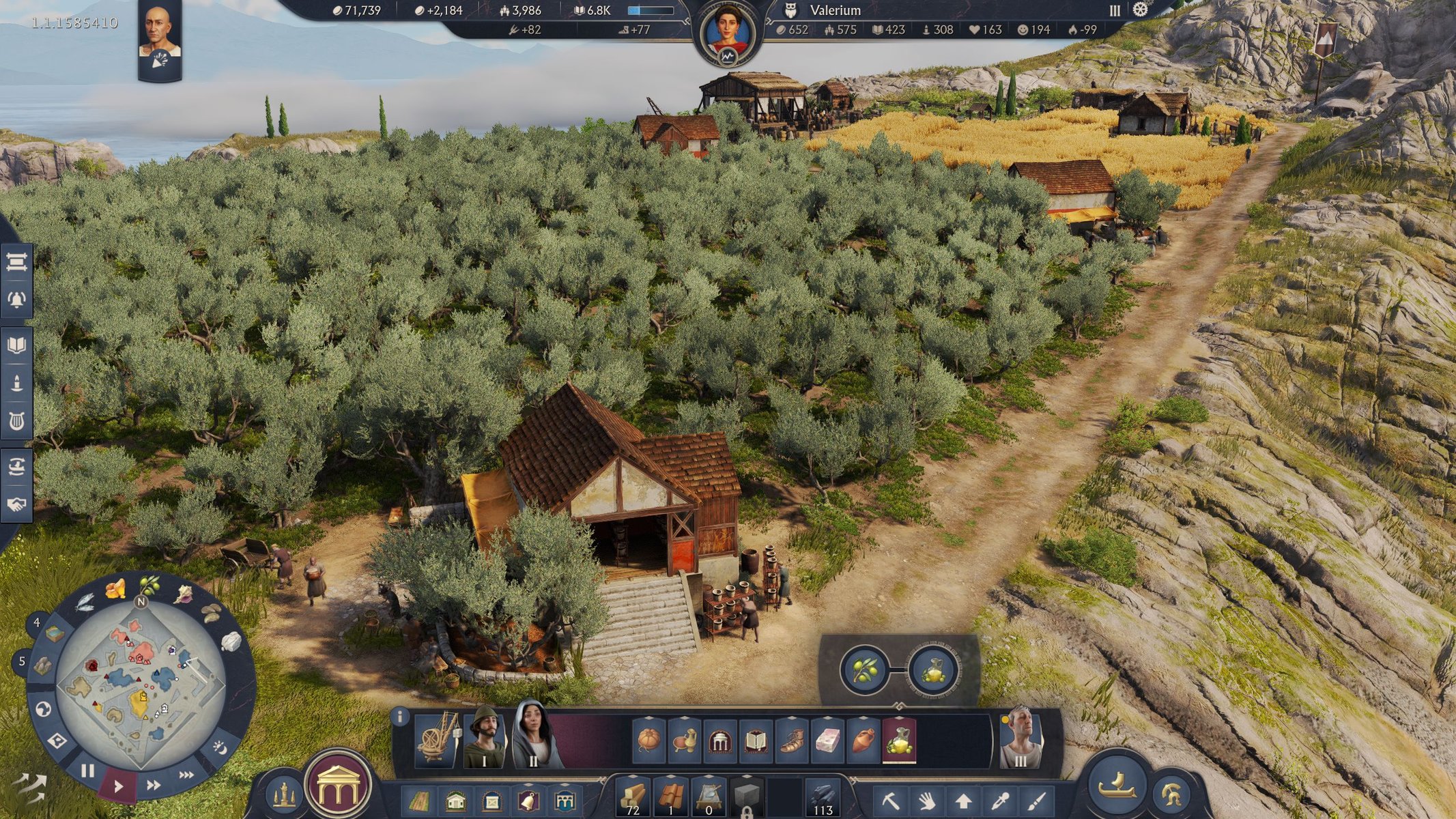Viewport: 1456px width, 819px height.
Task: Set game speed to double fast-forward
Action: pos(154,786)
